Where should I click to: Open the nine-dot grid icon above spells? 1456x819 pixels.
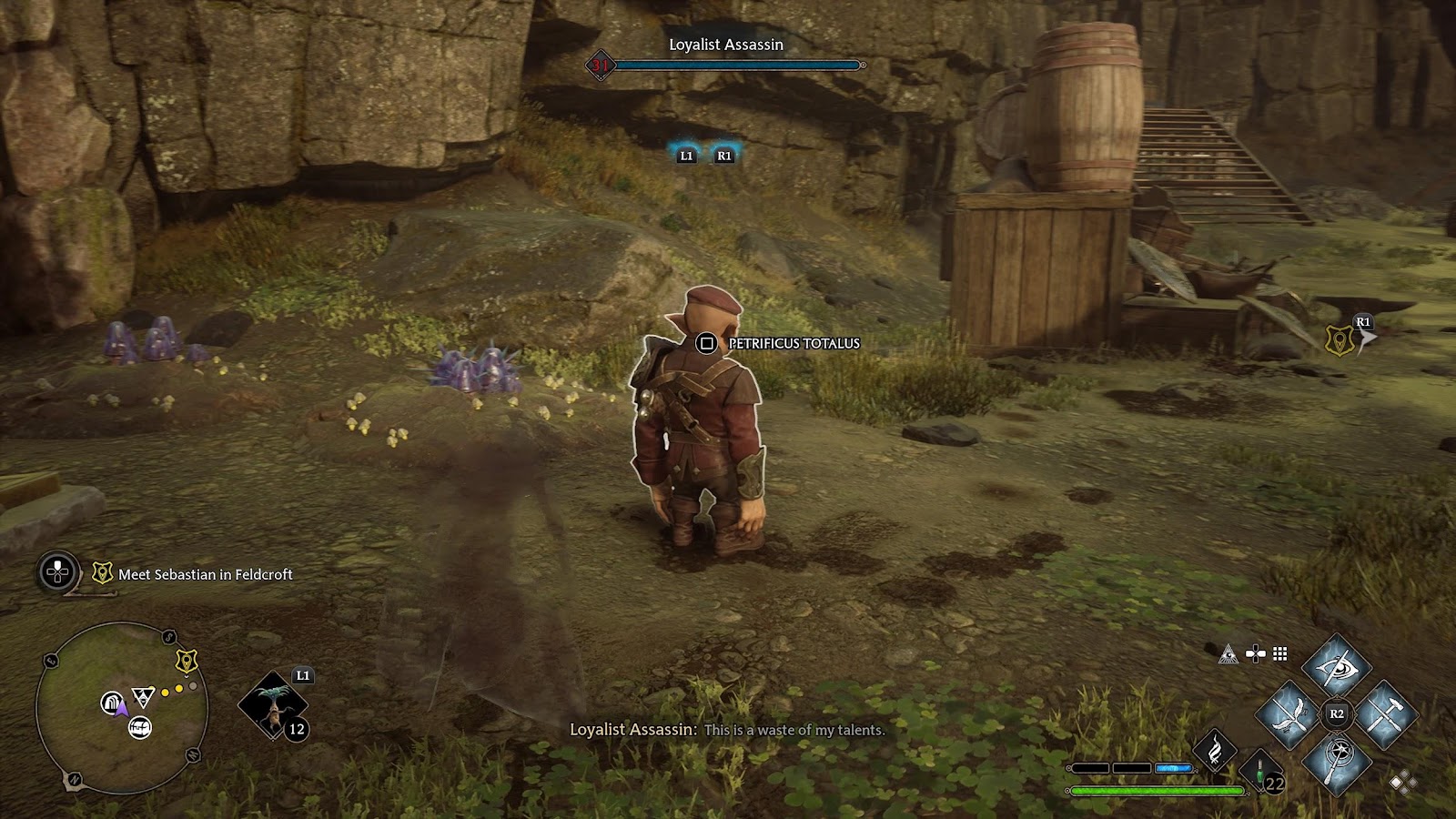[1280, 653]
